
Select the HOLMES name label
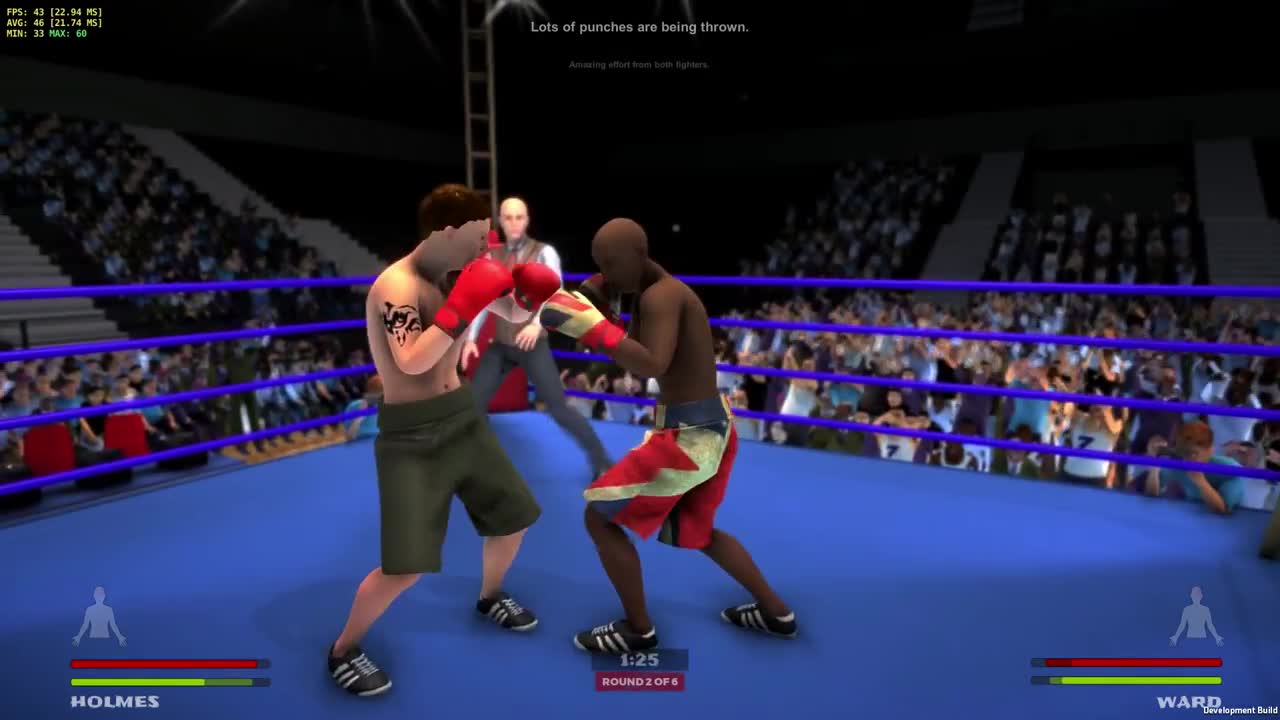(x=115, y=701)
